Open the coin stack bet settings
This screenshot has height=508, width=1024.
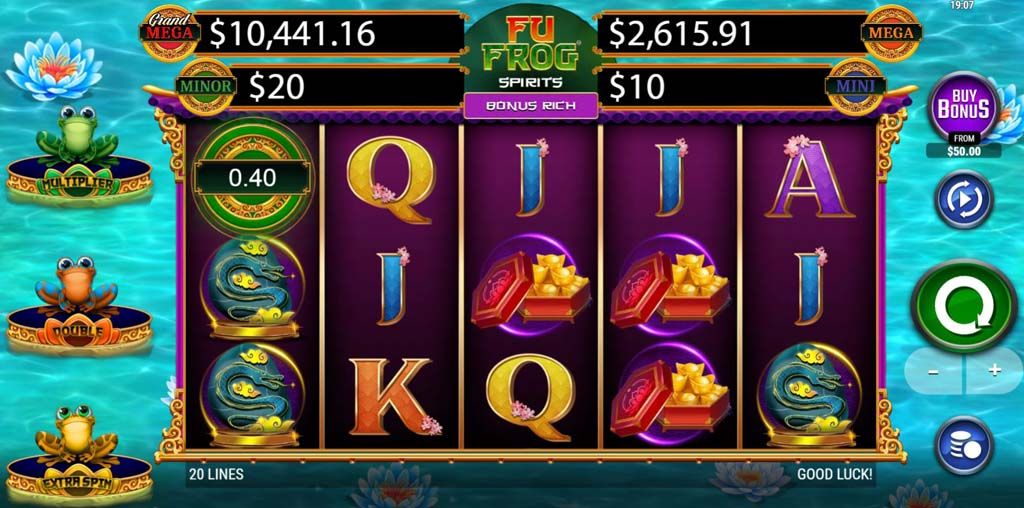point(963,445)
